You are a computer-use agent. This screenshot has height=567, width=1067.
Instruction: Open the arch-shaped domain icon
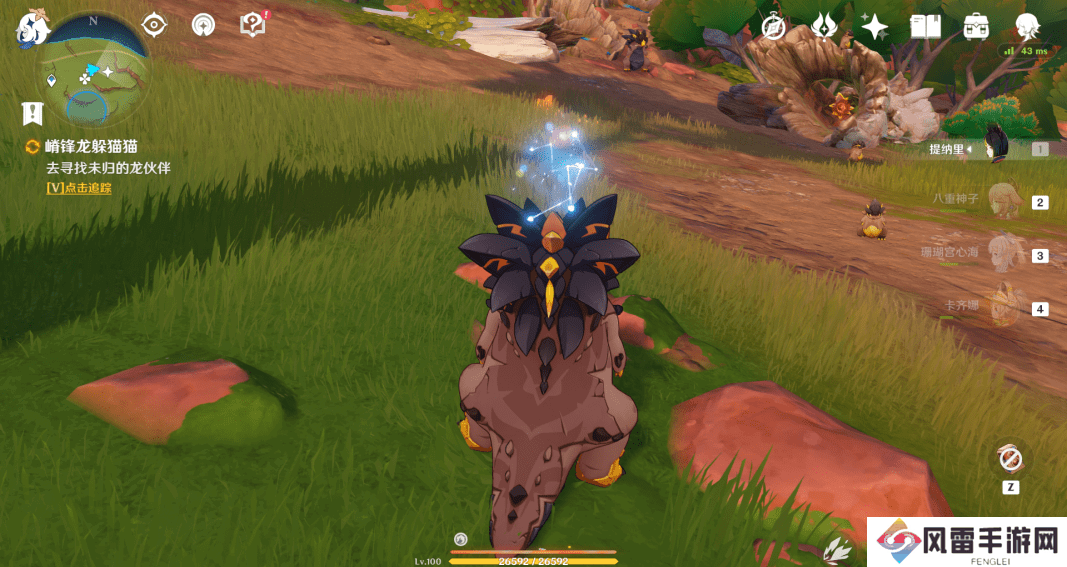203,25
